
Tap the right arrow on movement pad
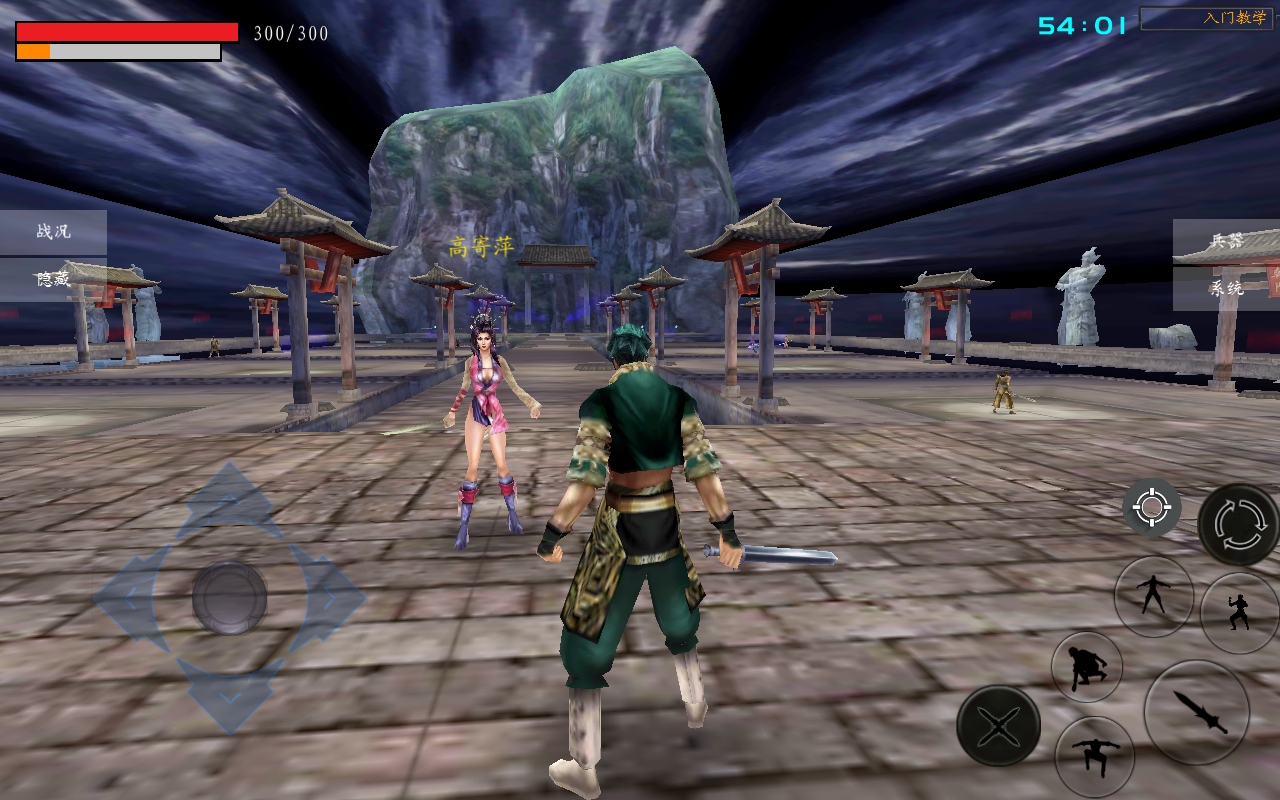coord(329,598)
